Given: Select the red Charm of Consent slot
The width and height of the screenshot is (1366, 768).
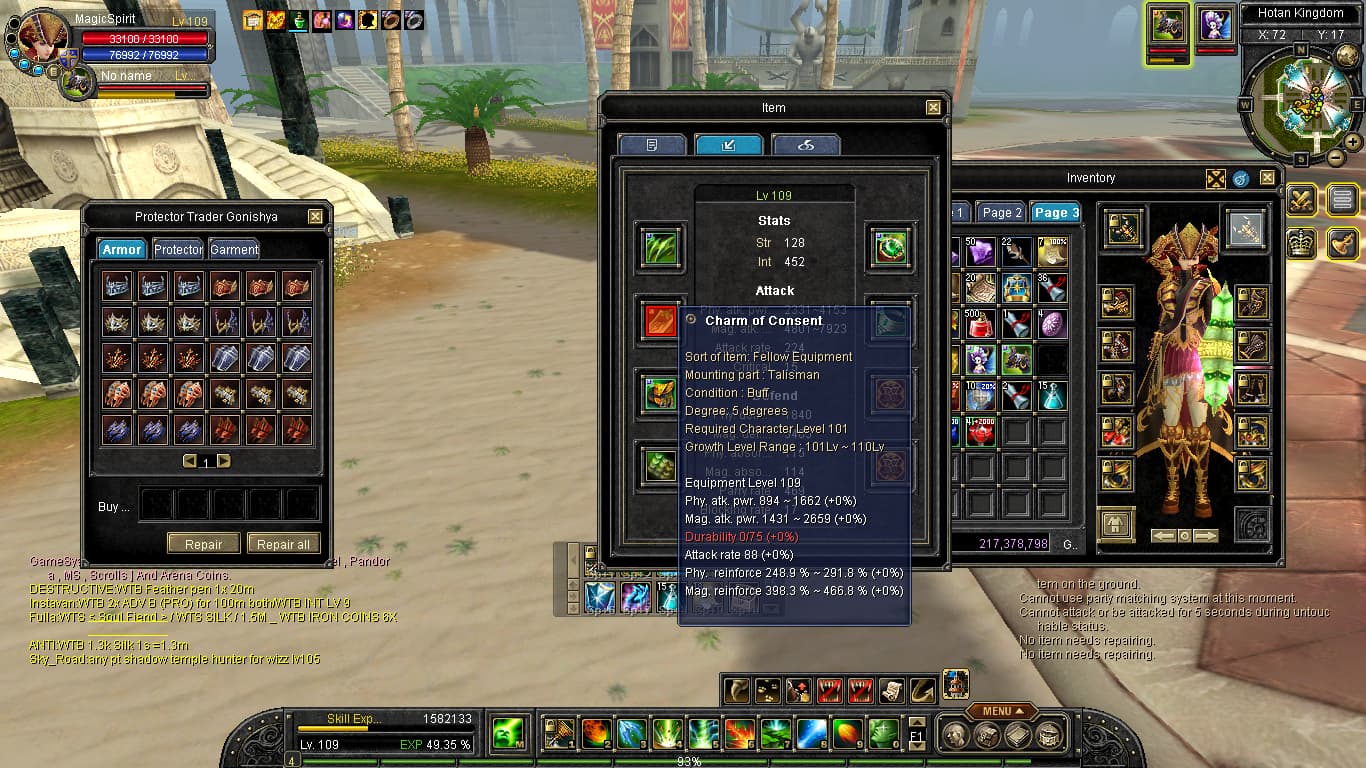Looking at the screenshot, I should [660, 321].
